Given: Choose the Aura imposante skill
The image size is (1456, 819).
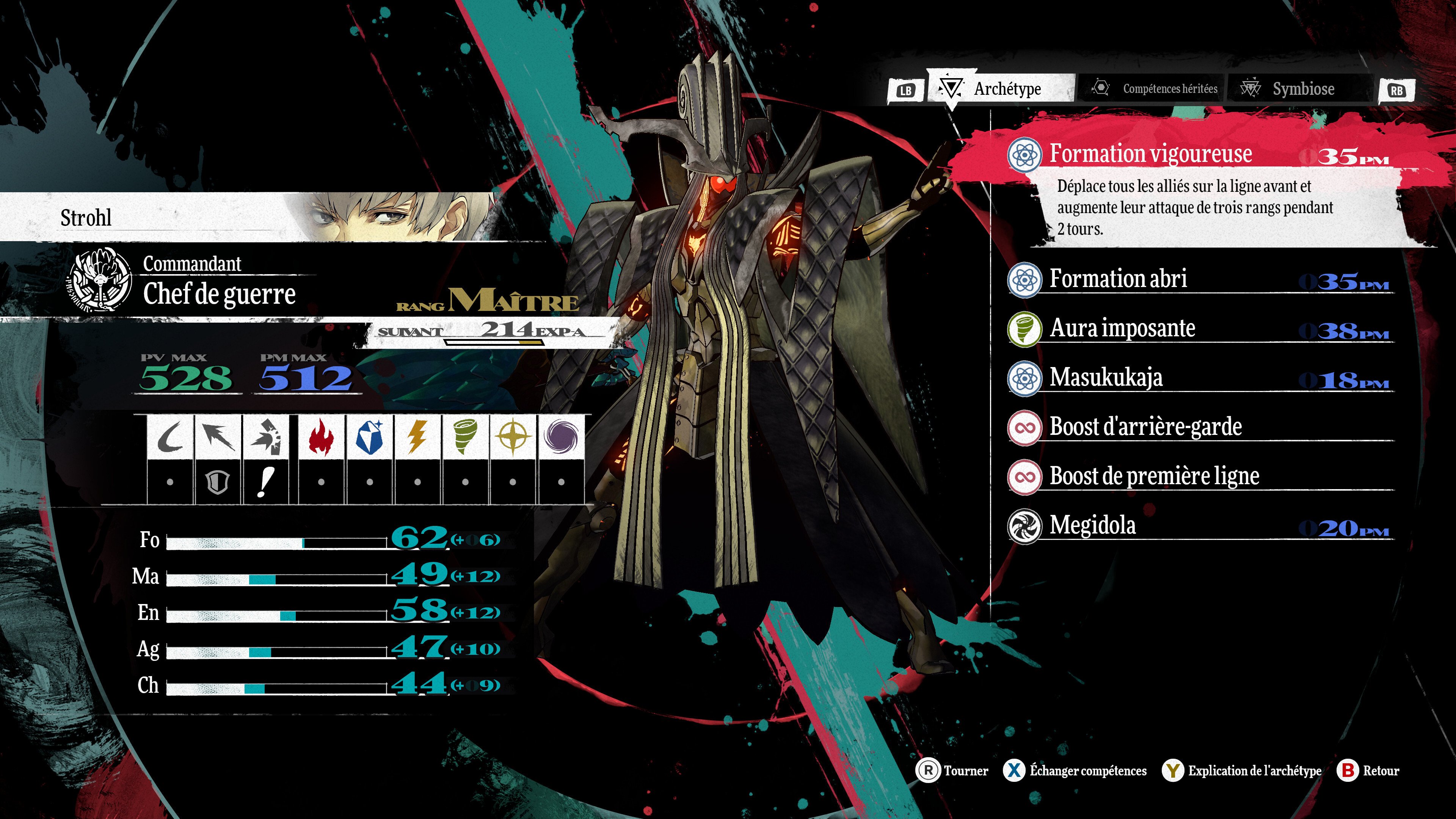Looking at the screenshot, I should point(1122,328).
